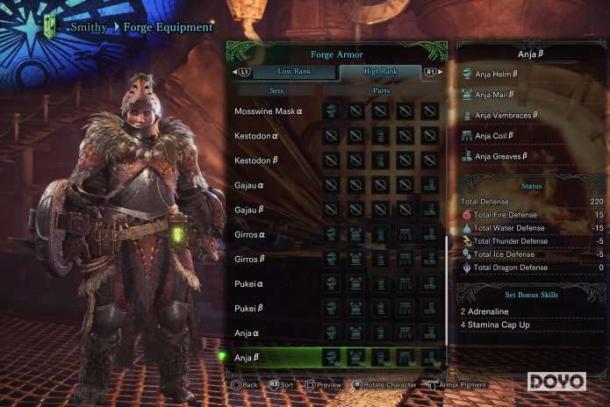Choose the Gajau β armor set
Screen dimensions: 610x407
[x=250, y=210]
